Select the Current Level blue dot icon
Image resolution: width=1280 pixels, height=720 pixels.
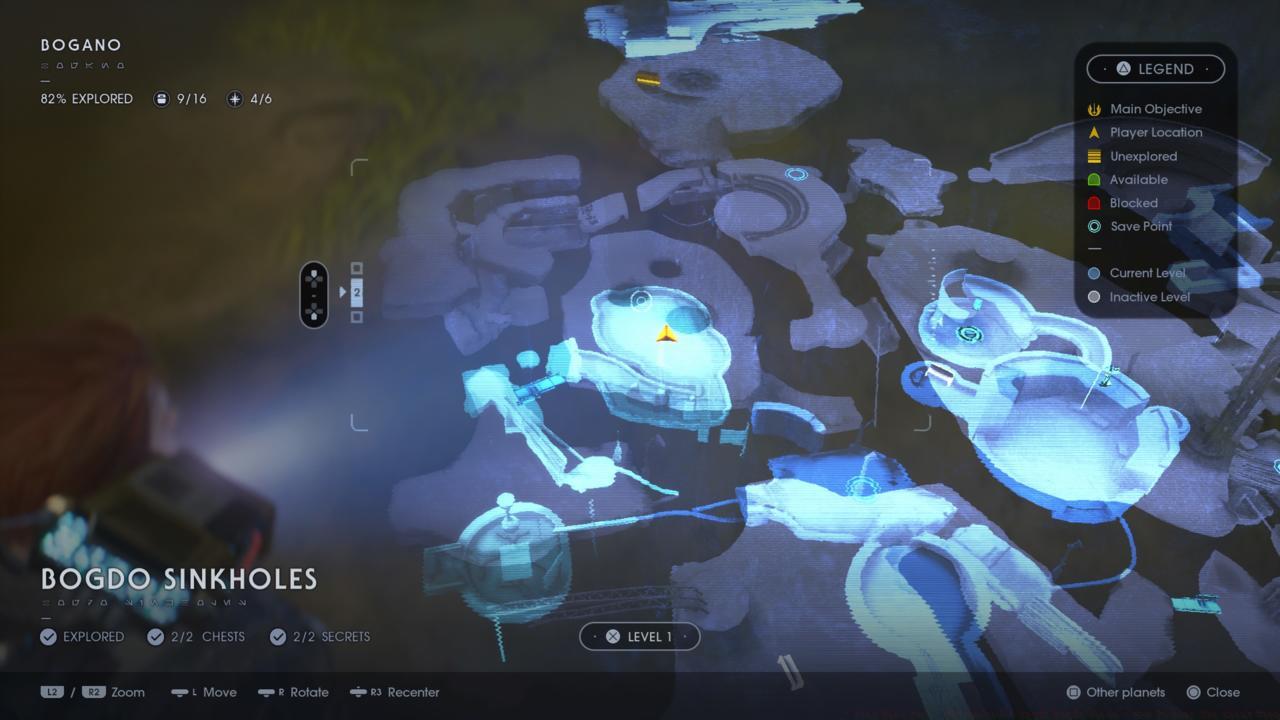[1095, 272]
